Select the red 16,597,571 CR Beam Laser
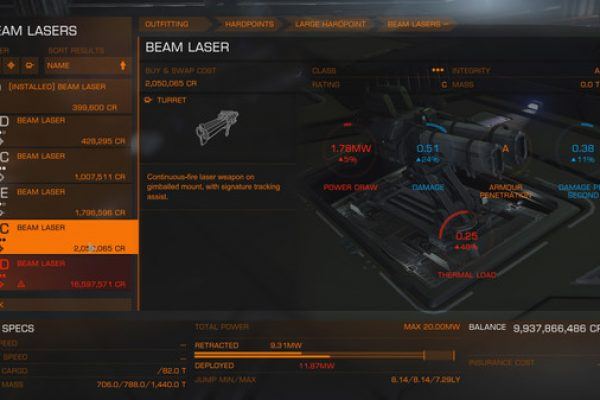Screen dimensions: 600x400 [x=67, y=271]
